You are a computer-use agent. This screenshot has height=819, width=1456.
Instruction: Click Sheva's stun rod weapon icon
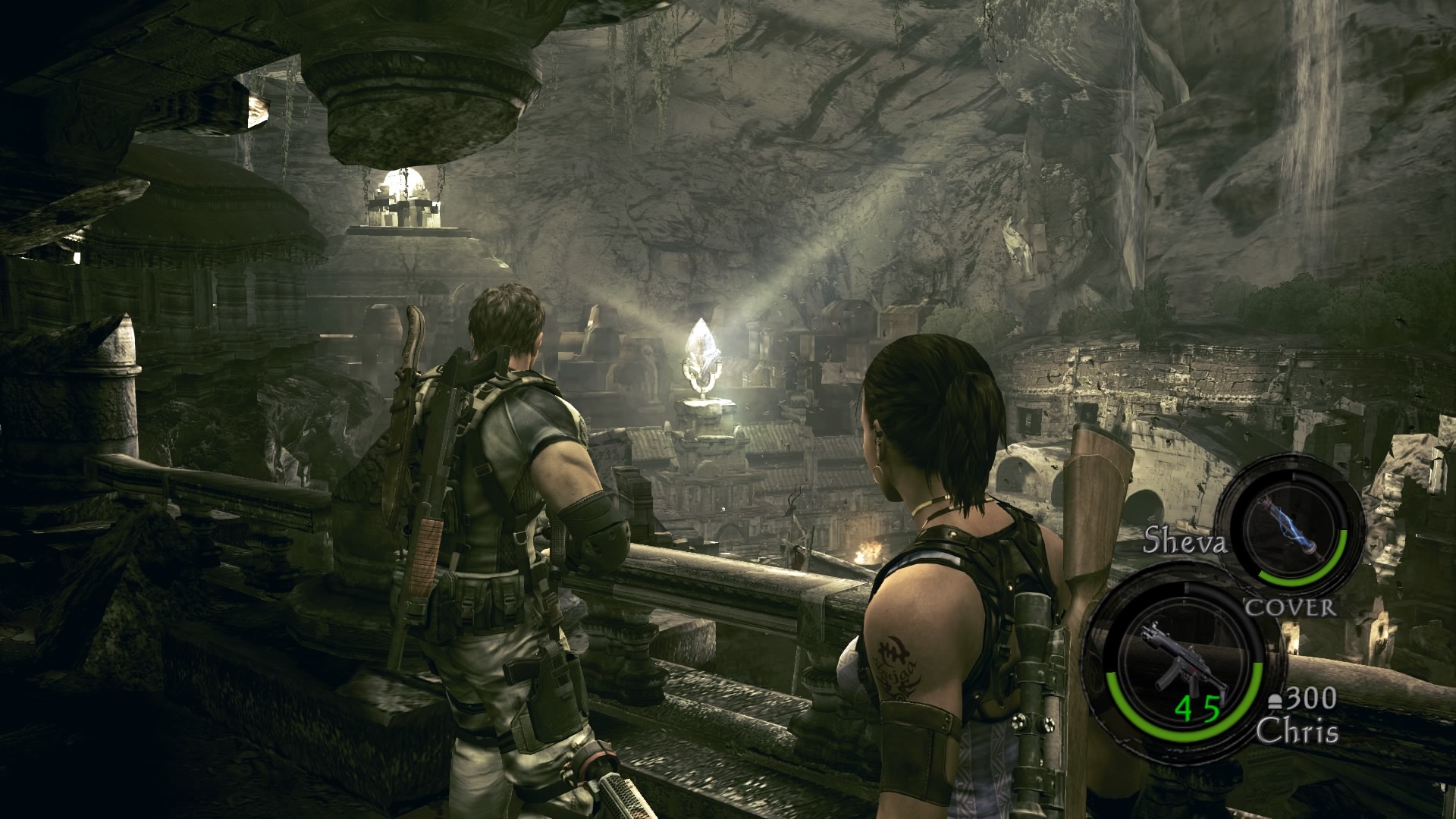click(1291, 525)
